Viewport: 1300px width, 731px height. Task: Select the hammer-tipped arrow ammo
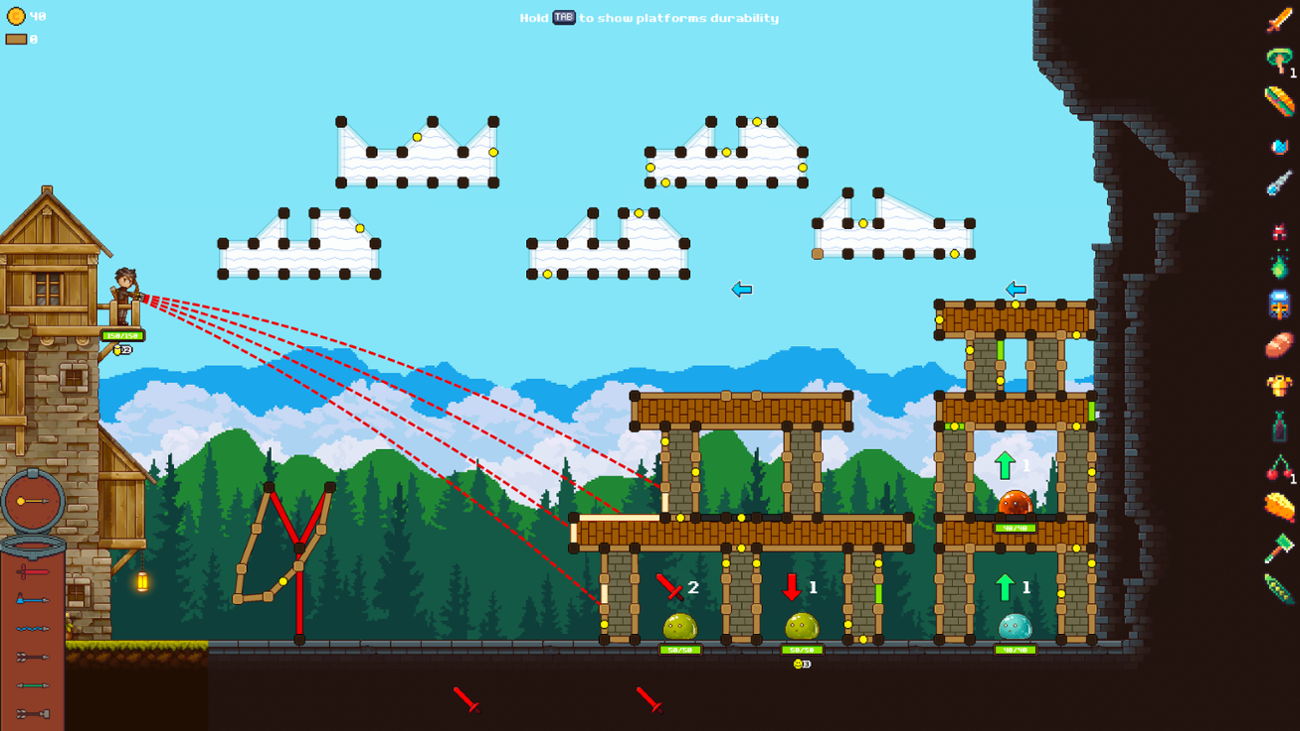[x=31, y=711]
